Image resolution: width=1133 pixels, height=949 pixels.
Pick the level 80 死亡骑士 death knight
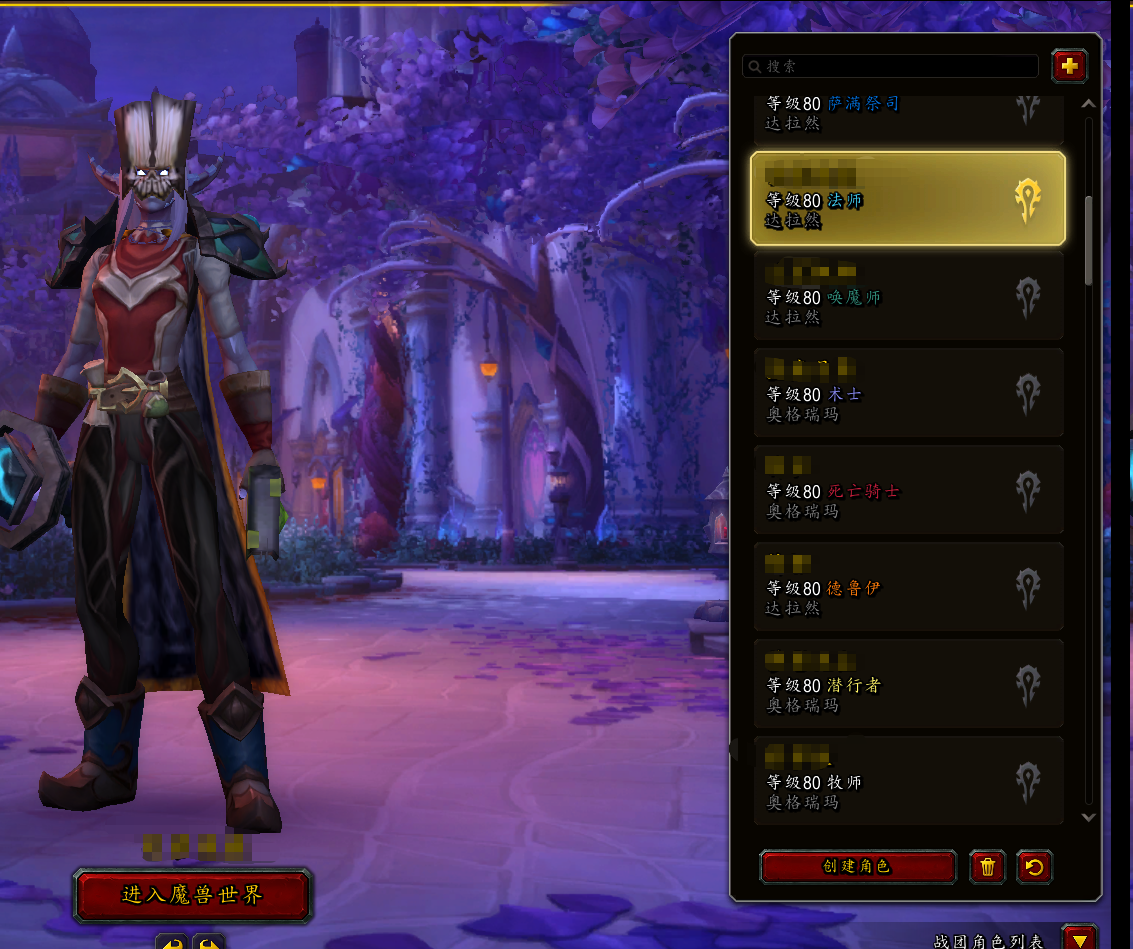(907, 490)
